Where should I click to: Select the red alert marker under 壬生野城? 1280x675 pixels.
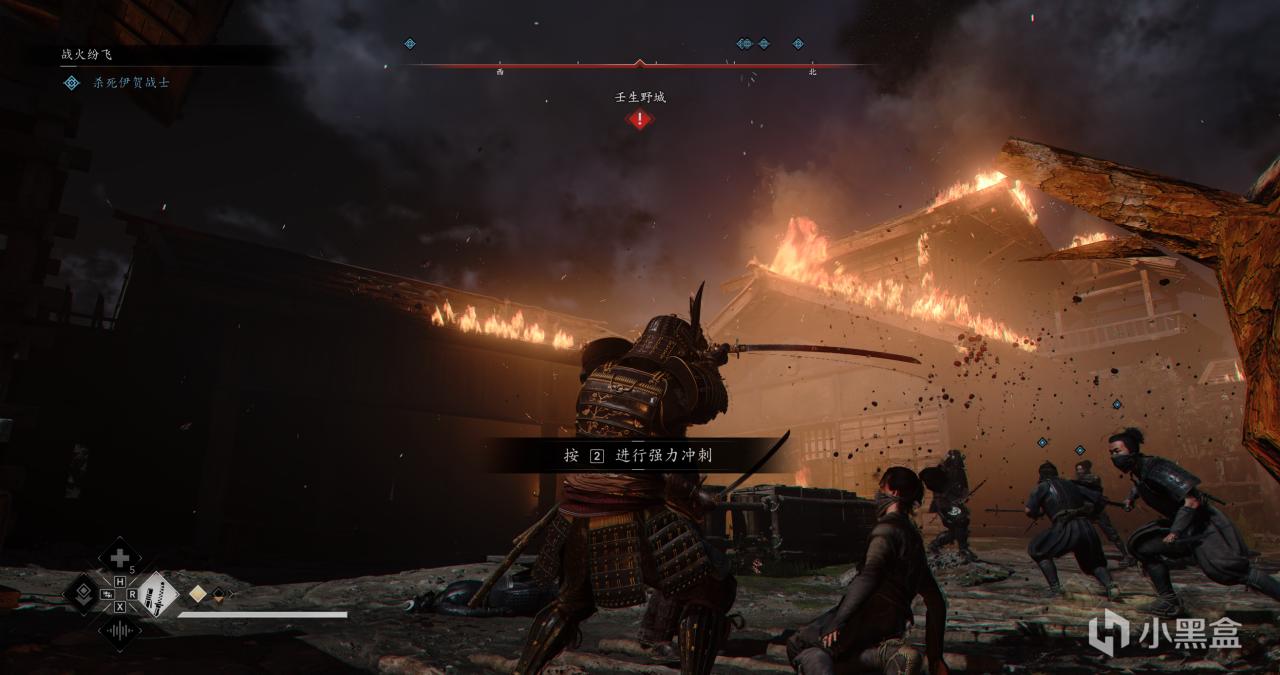[x=639, y=119]
